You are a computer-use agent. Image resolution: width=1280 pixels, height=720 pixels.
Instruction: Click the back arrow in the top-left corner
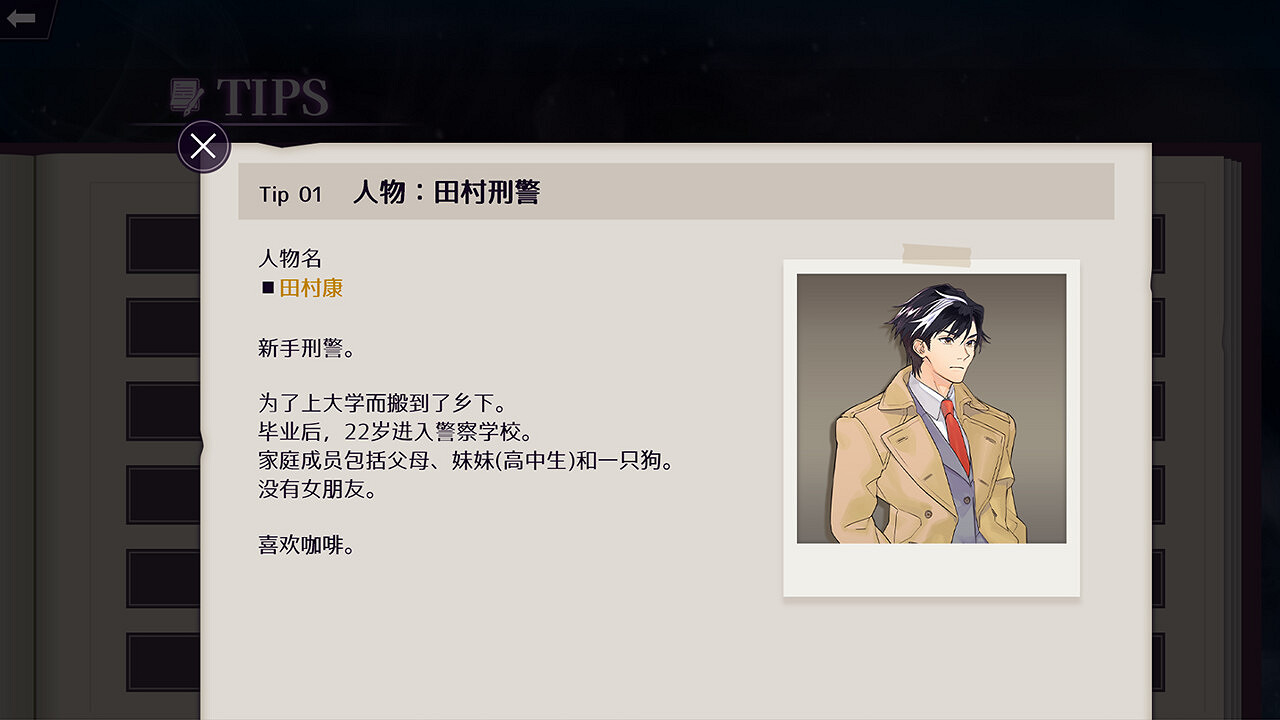pyautogui.click(x=22, y=16)
